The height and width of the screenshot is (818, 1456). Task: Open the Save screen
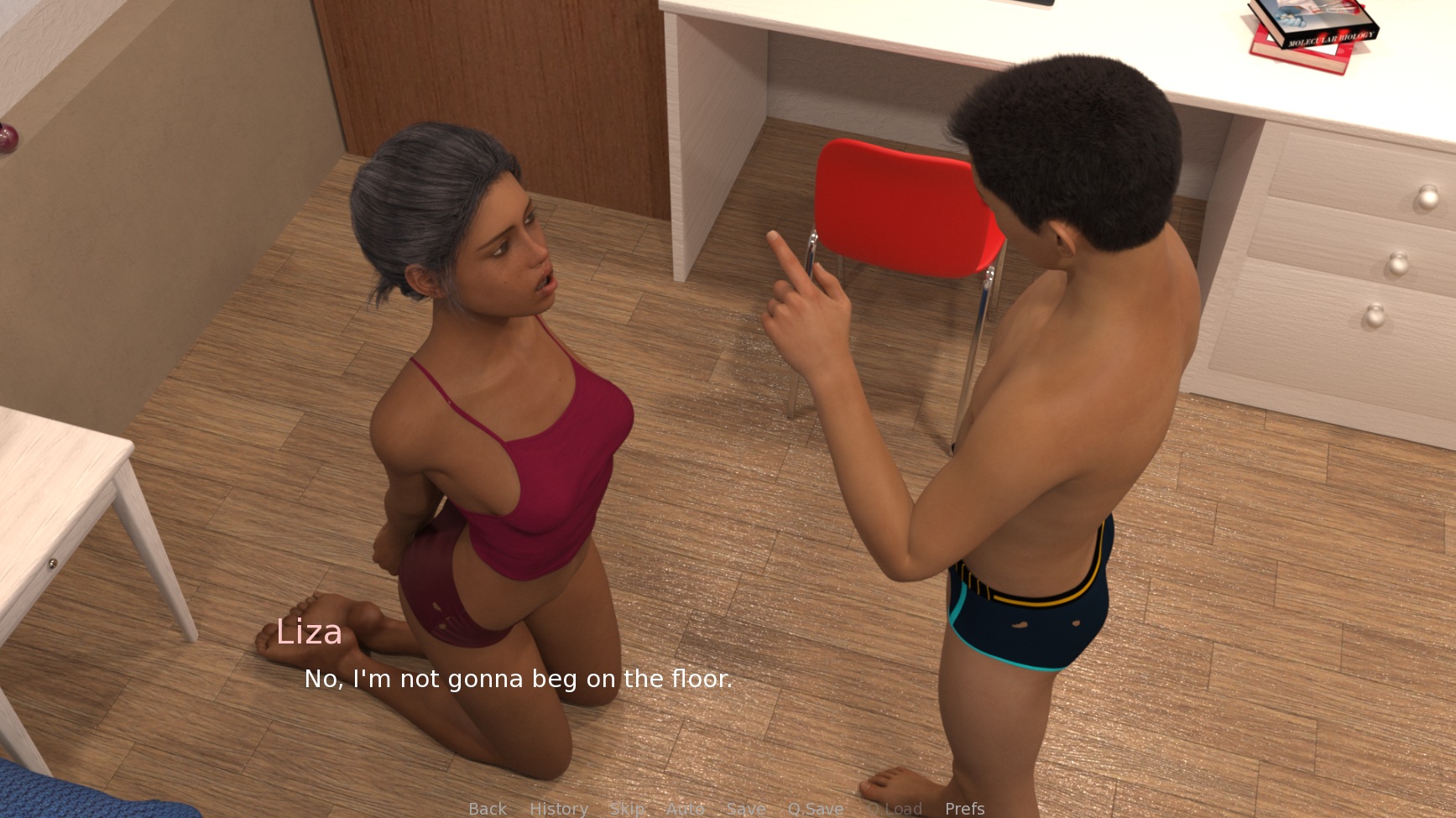(745, 808)
